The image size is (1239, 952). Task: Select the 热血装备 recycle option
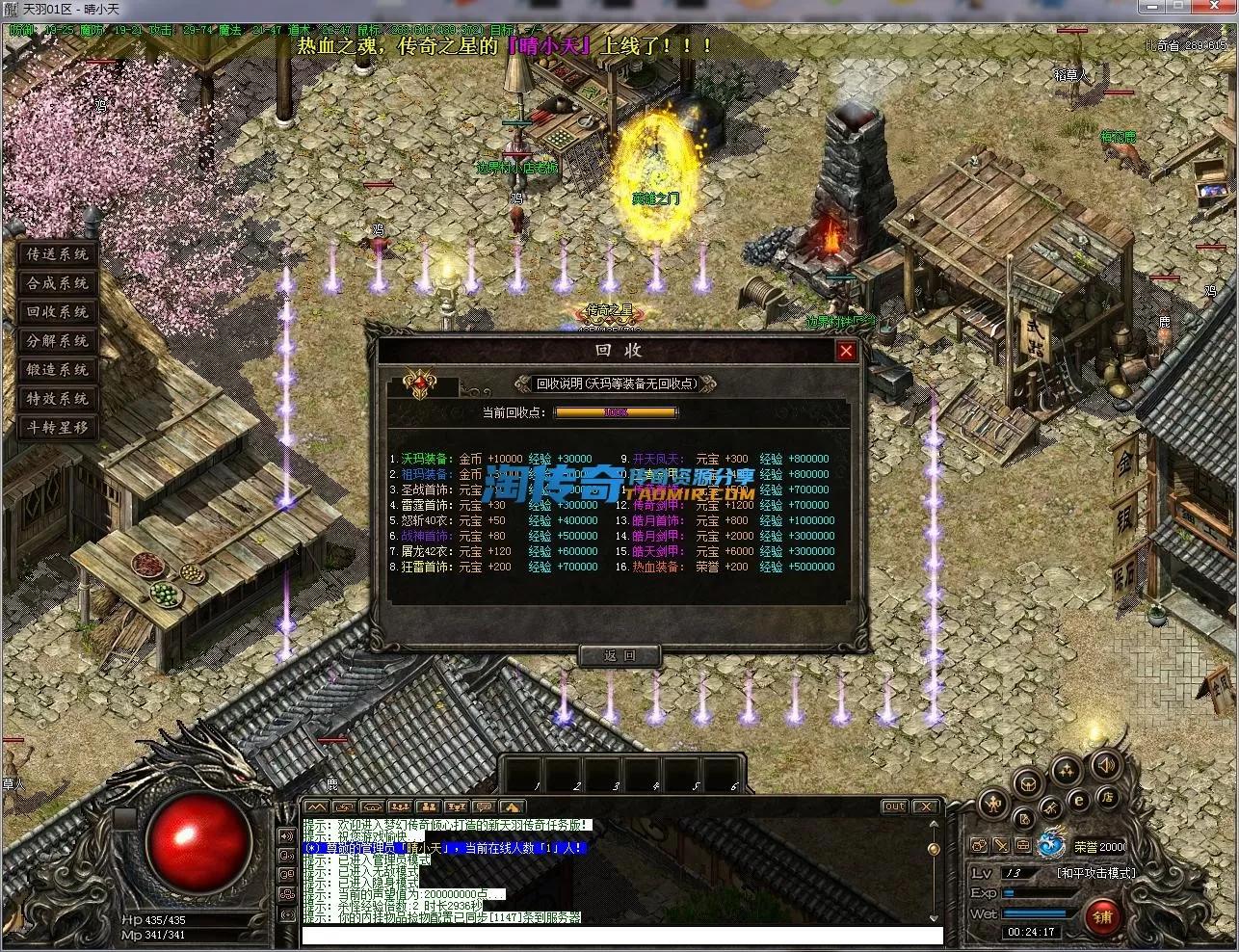coord(656,568)
